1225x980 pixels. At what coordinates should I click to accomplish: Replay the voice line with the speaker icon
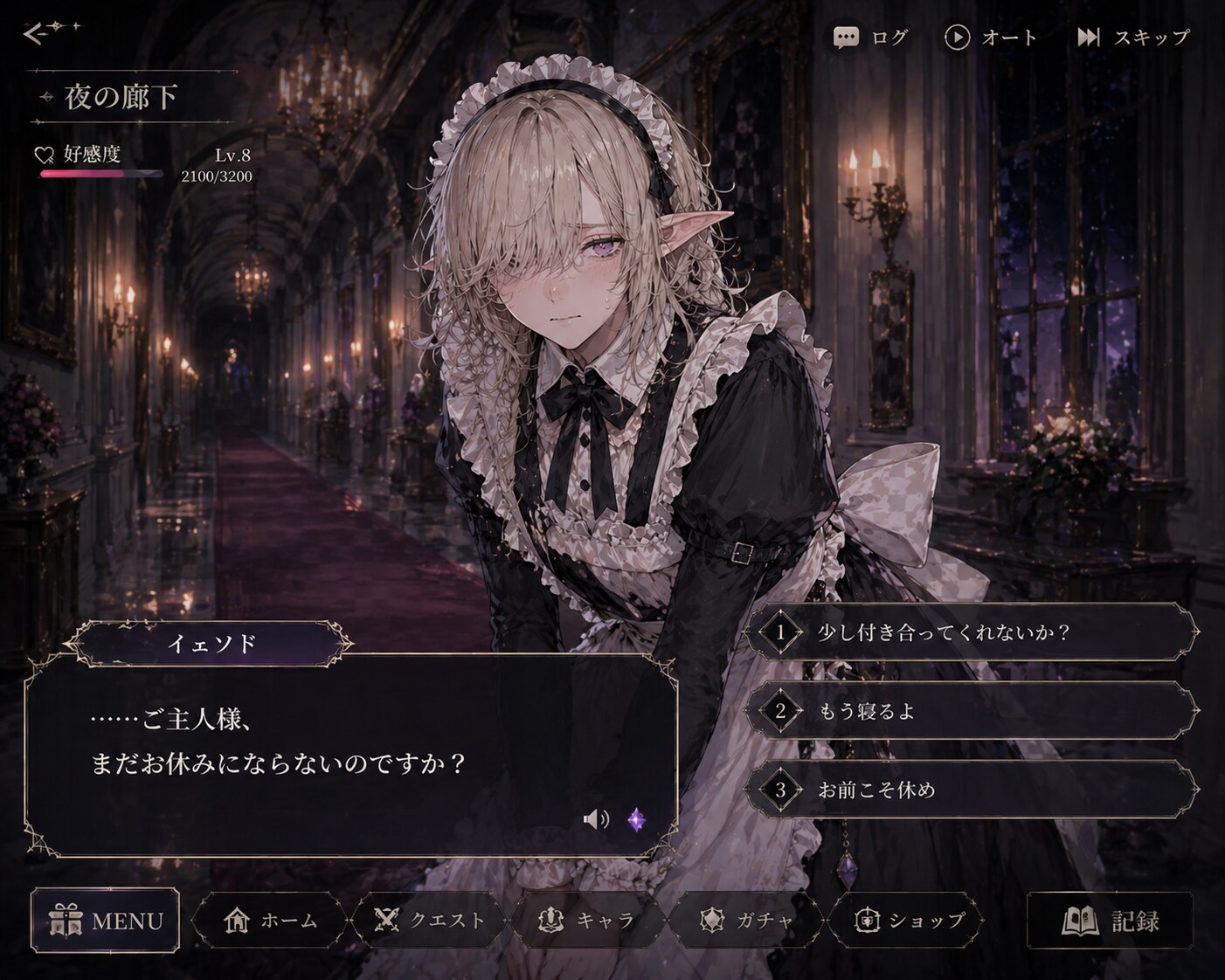pos(597,819)
